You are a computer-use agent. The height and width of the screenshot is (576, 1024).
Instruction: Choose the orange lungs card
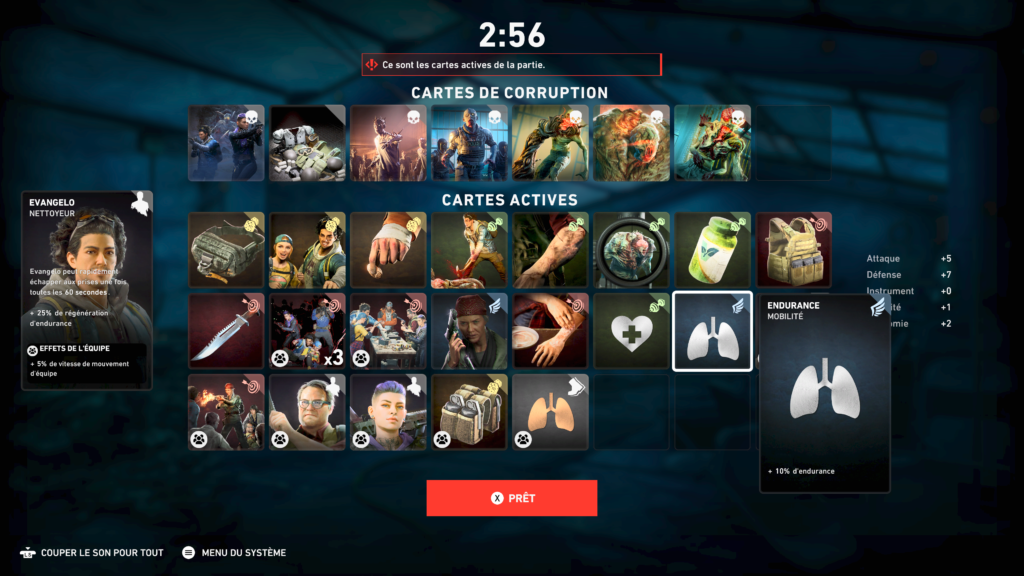coord(550,412)
